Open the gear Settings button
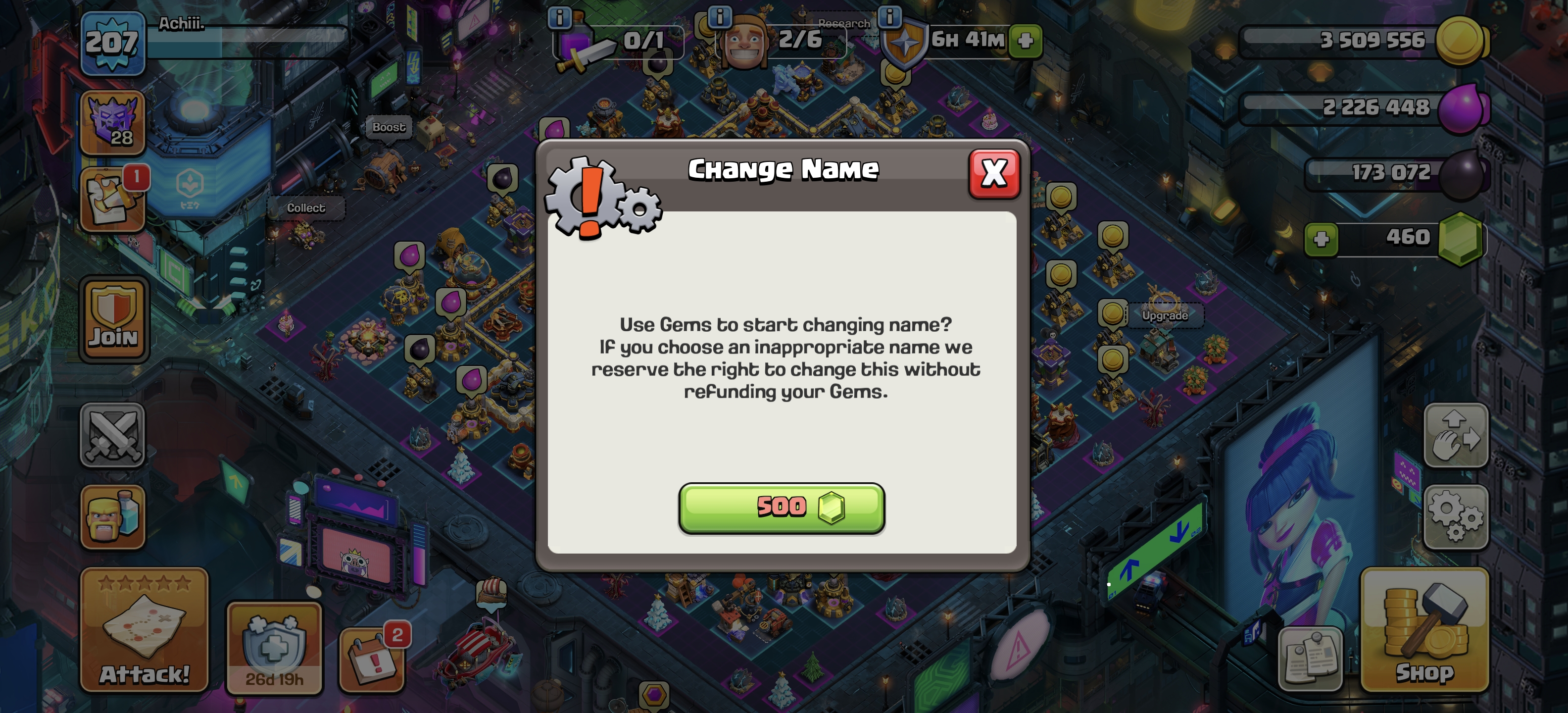The height and width of the screenshot is (713, 1568). click(x=1455, y=517)
